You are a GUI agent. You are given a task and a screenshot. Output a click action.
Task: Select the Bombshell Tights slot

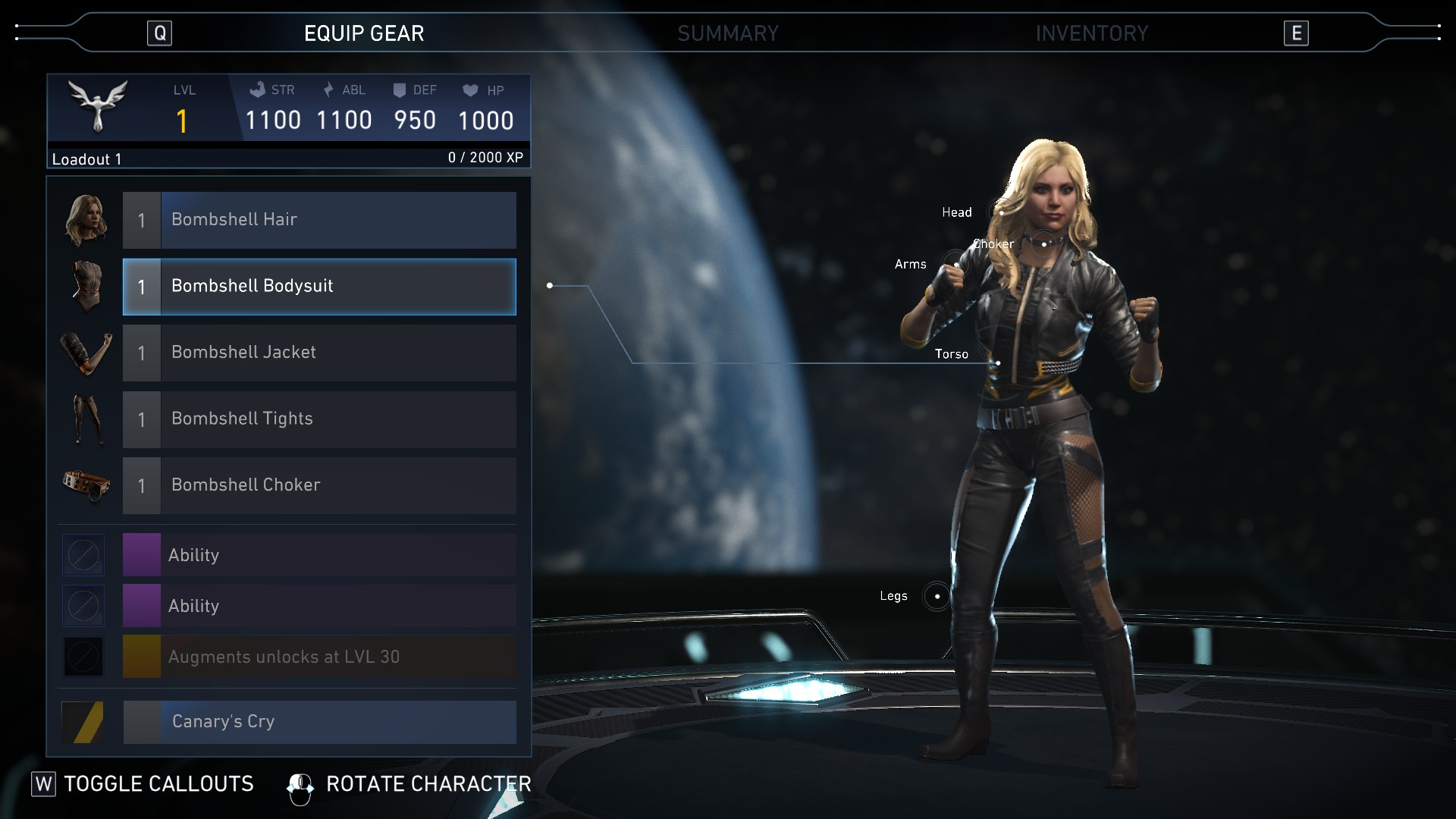[319, 419]
